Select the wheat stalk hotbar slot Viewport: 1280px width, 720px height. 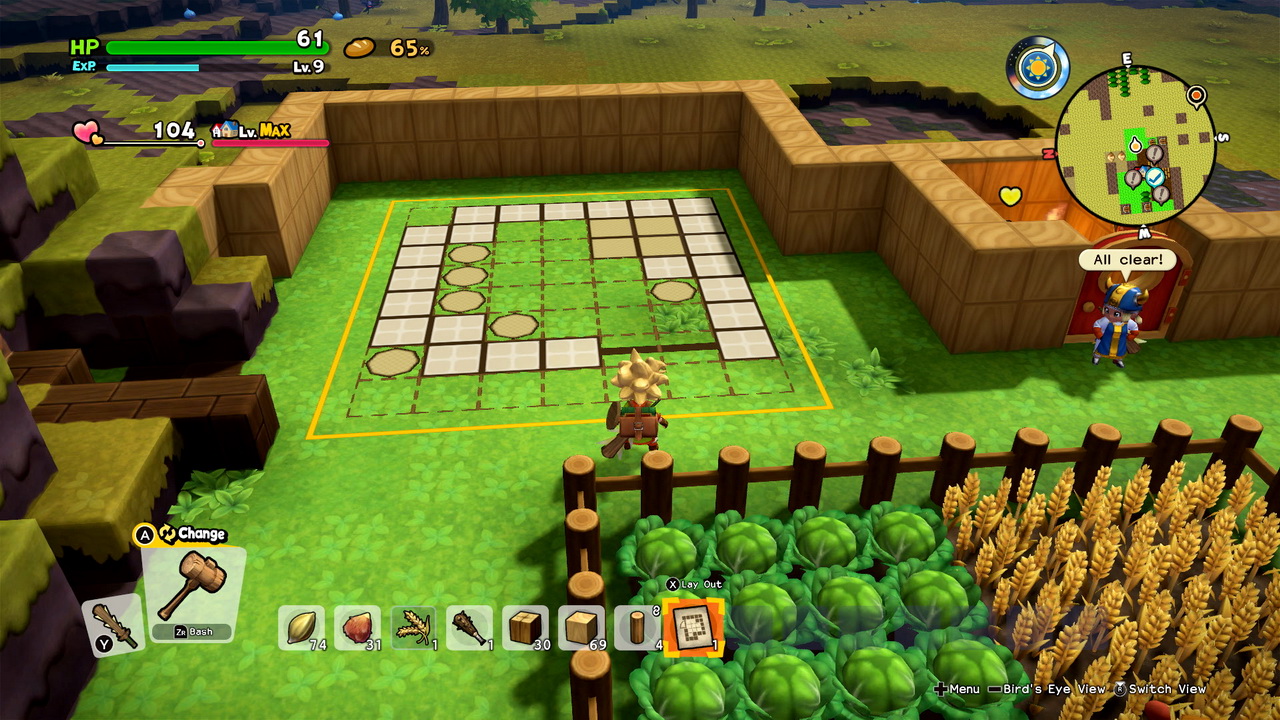click(413, 627)
